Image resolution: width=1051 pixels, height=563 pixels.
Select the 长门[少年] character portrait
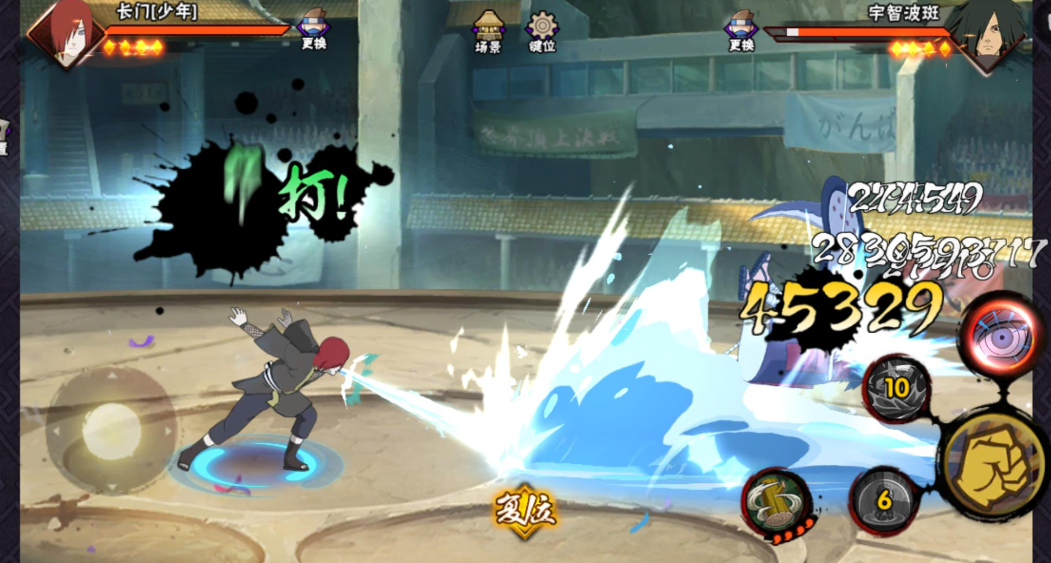point(65,32)
